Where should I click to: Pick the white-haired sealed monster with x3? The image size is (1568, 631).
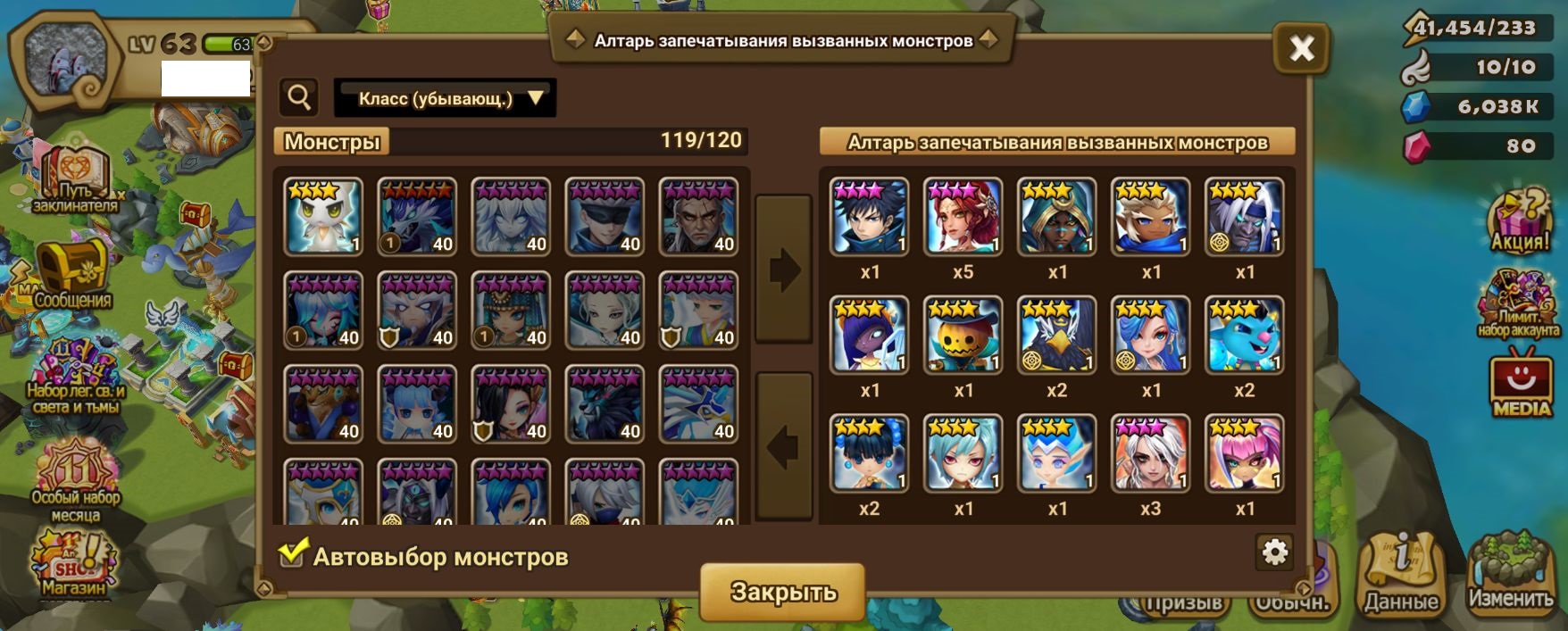pyautogui.click(x=1150, y=453)
